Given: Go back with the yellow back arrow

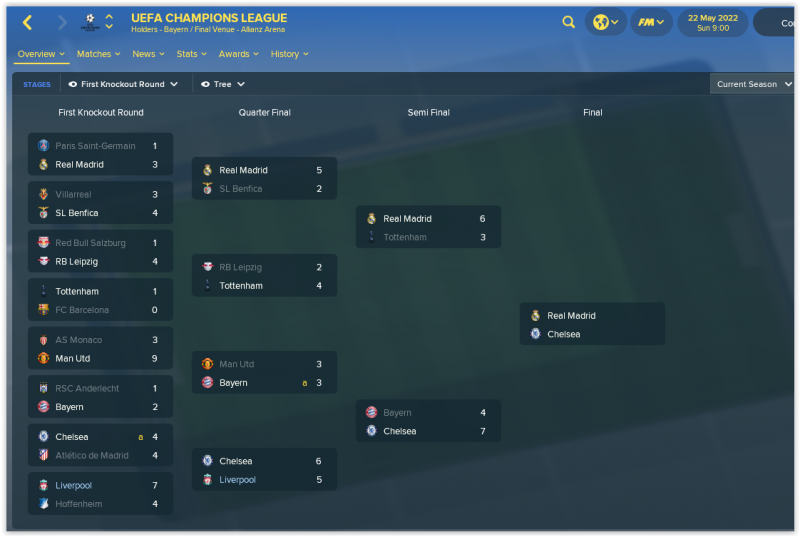Looking at the screenshot, I should (27, 22).
